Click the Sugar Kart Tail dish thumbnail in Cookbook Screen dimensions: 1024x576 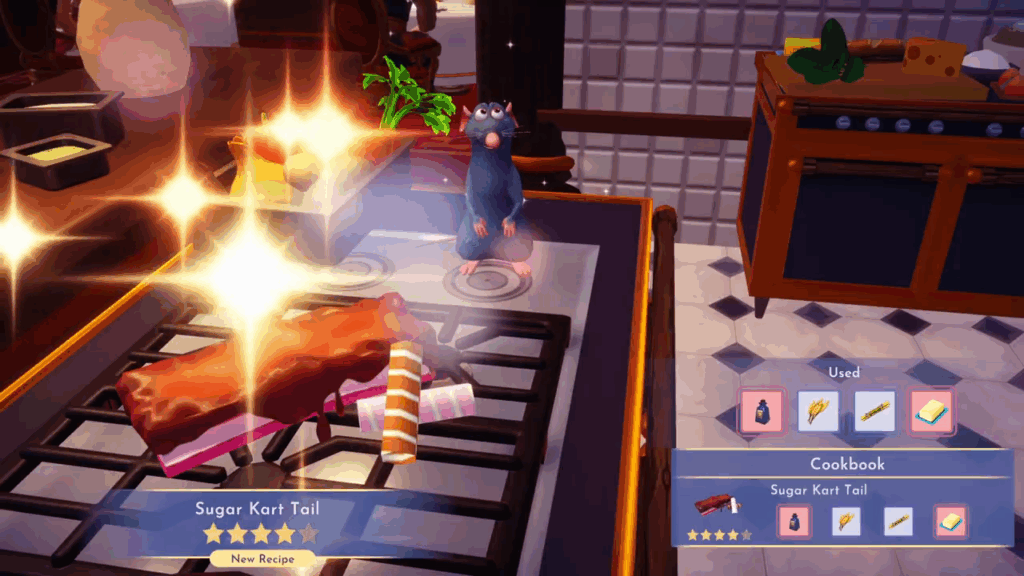click(719, 507)
